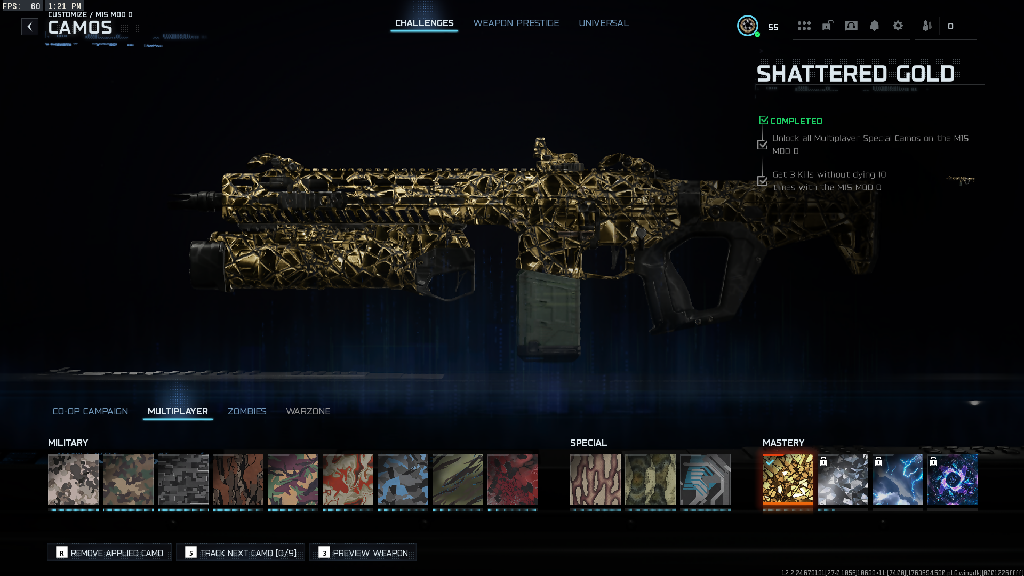Select the locked grey arctic mastery camo
The width and height of the screenshot is (1024, 576).
[x=842, y=480]
